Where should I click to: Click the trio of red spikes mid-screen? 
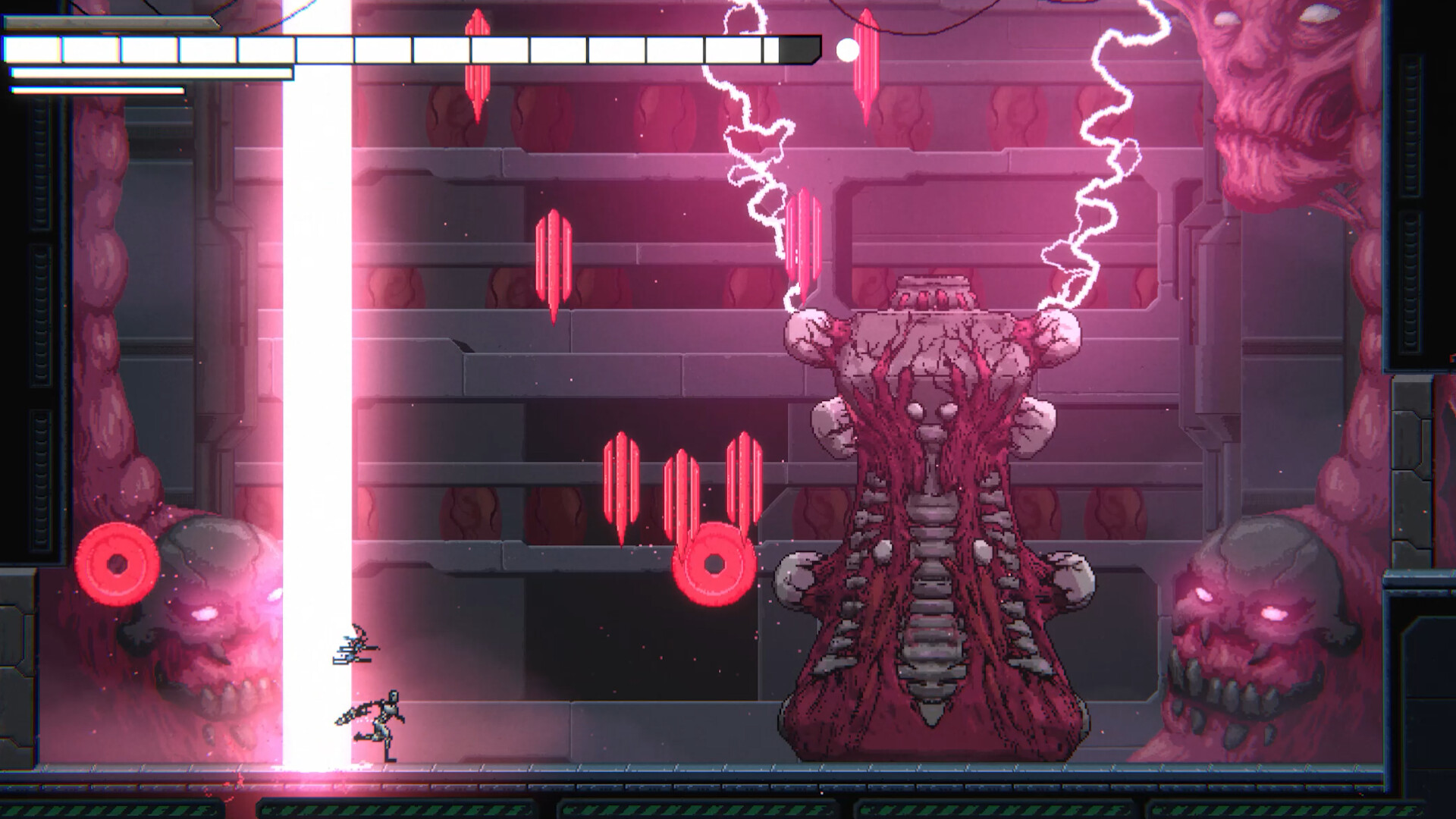[x=682, y=485]
